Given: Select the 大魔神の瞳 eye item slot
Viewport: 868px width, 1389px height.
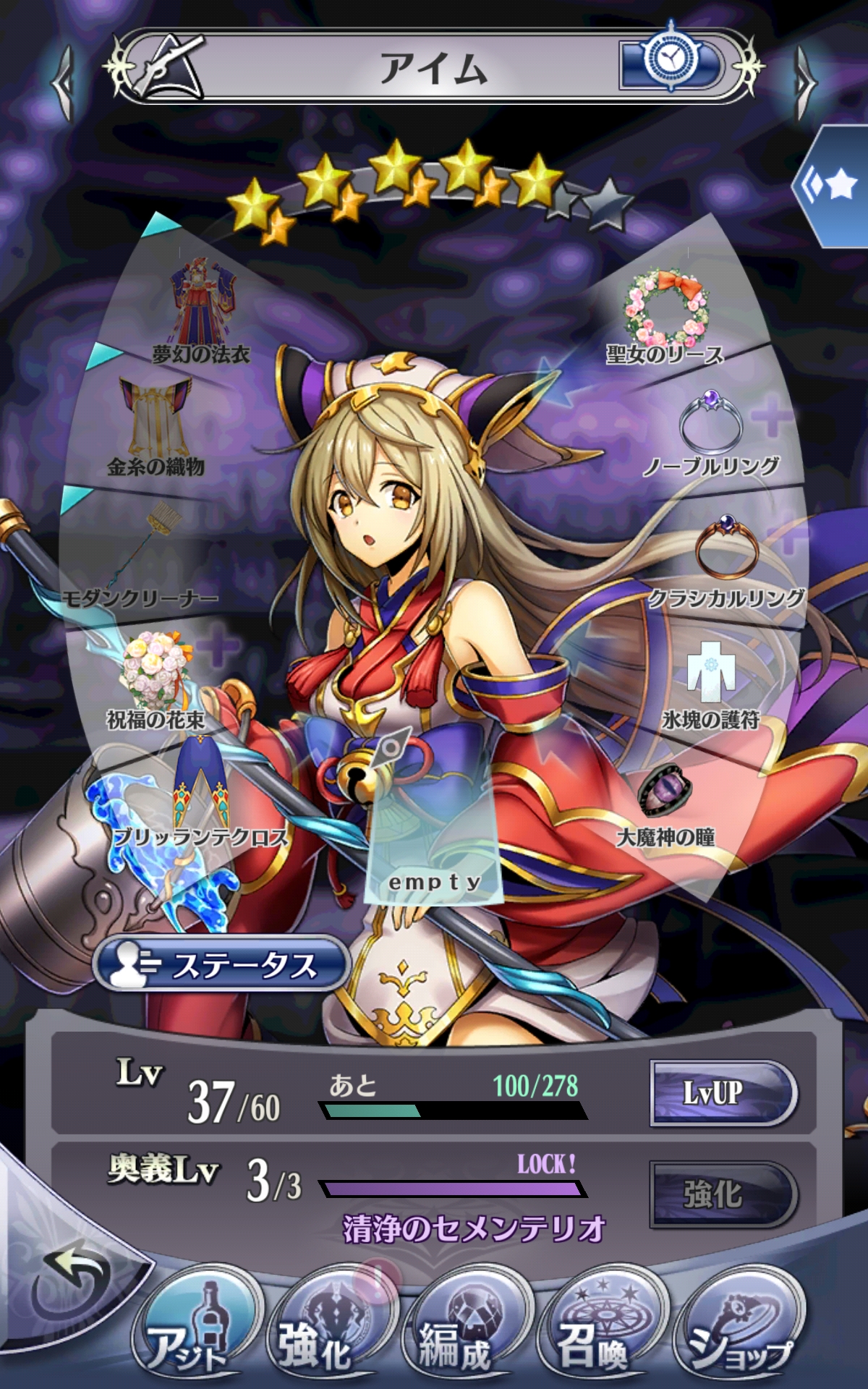Looking at the screenshot, I should 665,803.
